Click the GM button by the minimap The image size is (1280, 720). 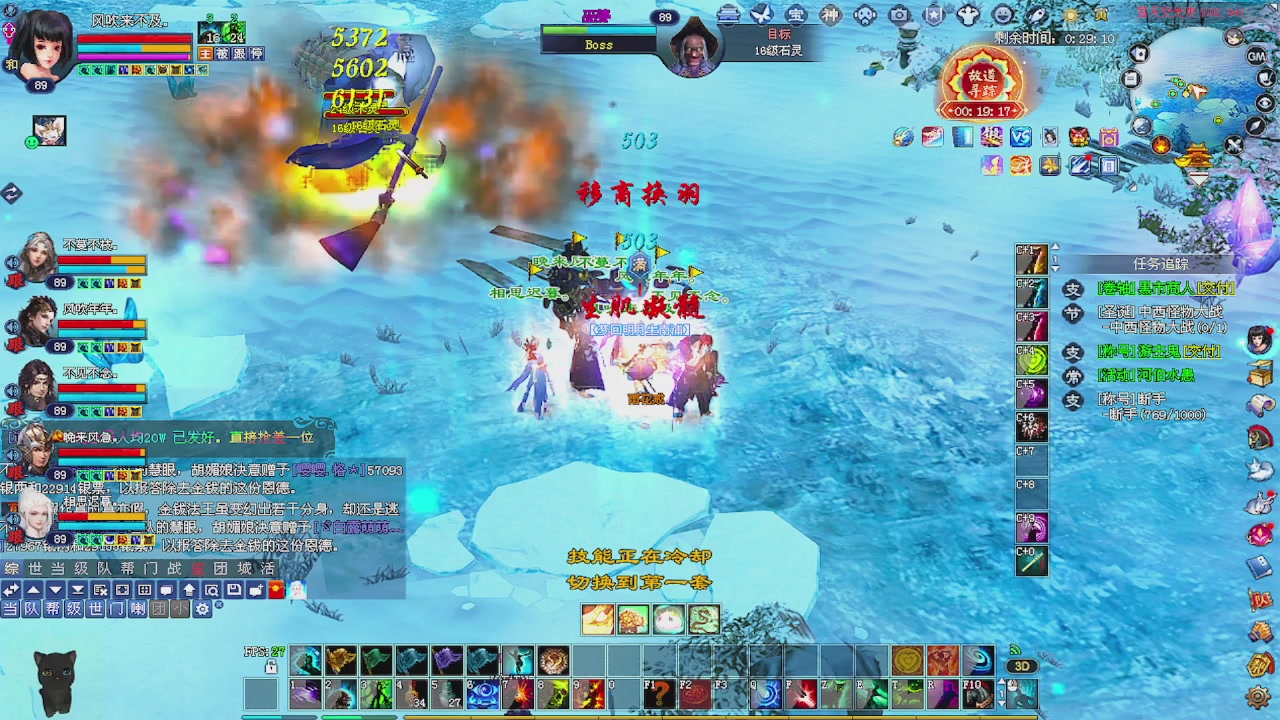coord(1257,56)
